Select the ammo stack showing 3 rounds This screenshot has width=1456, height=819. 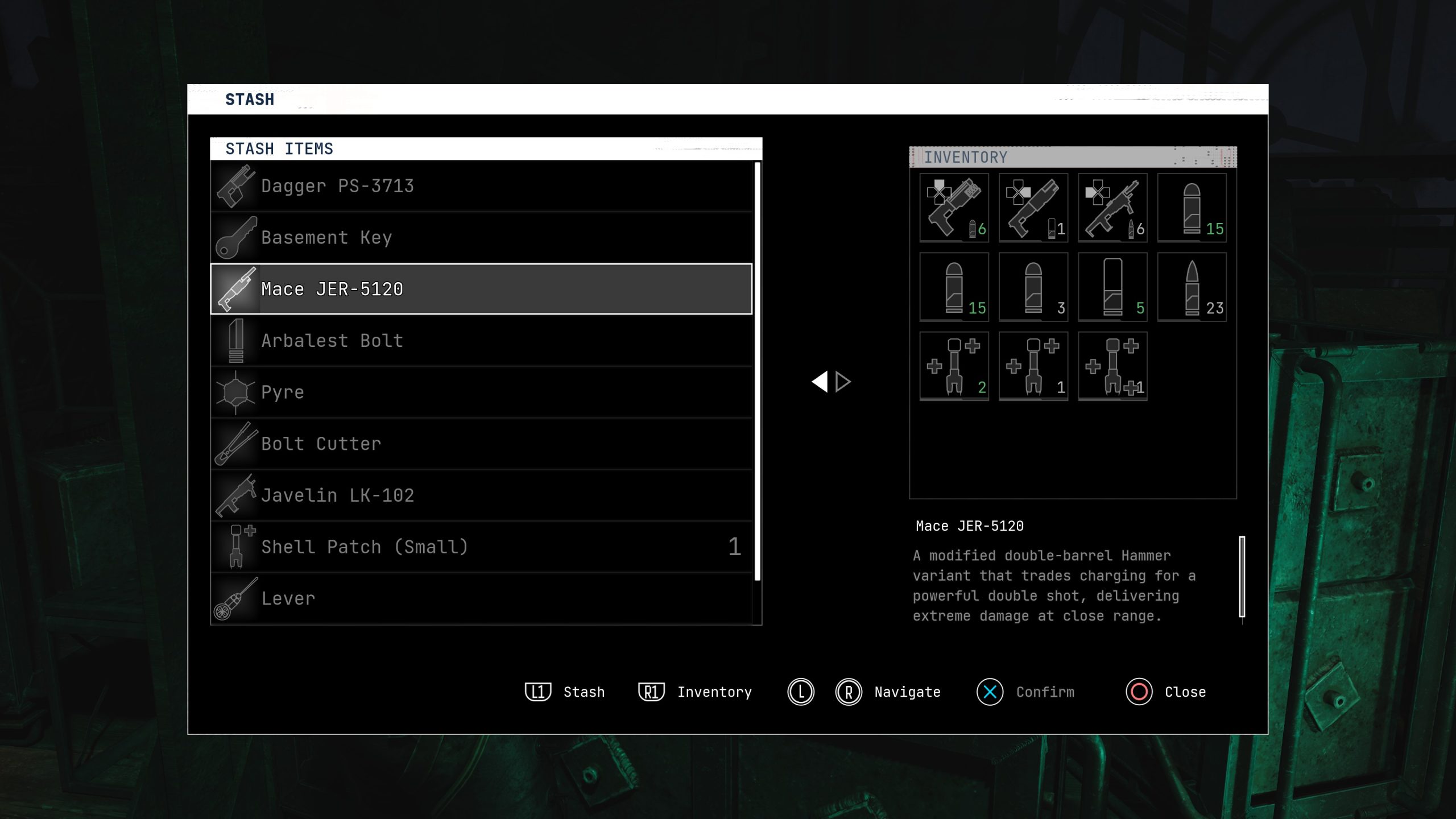click(1033, 287)
